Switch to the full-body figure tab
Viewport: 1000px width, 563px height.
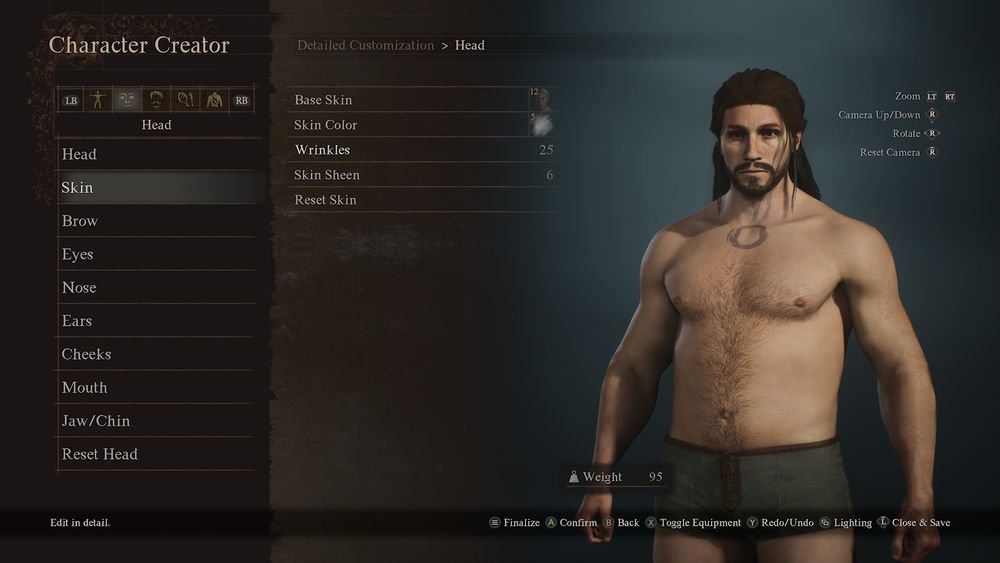(98, 100)
